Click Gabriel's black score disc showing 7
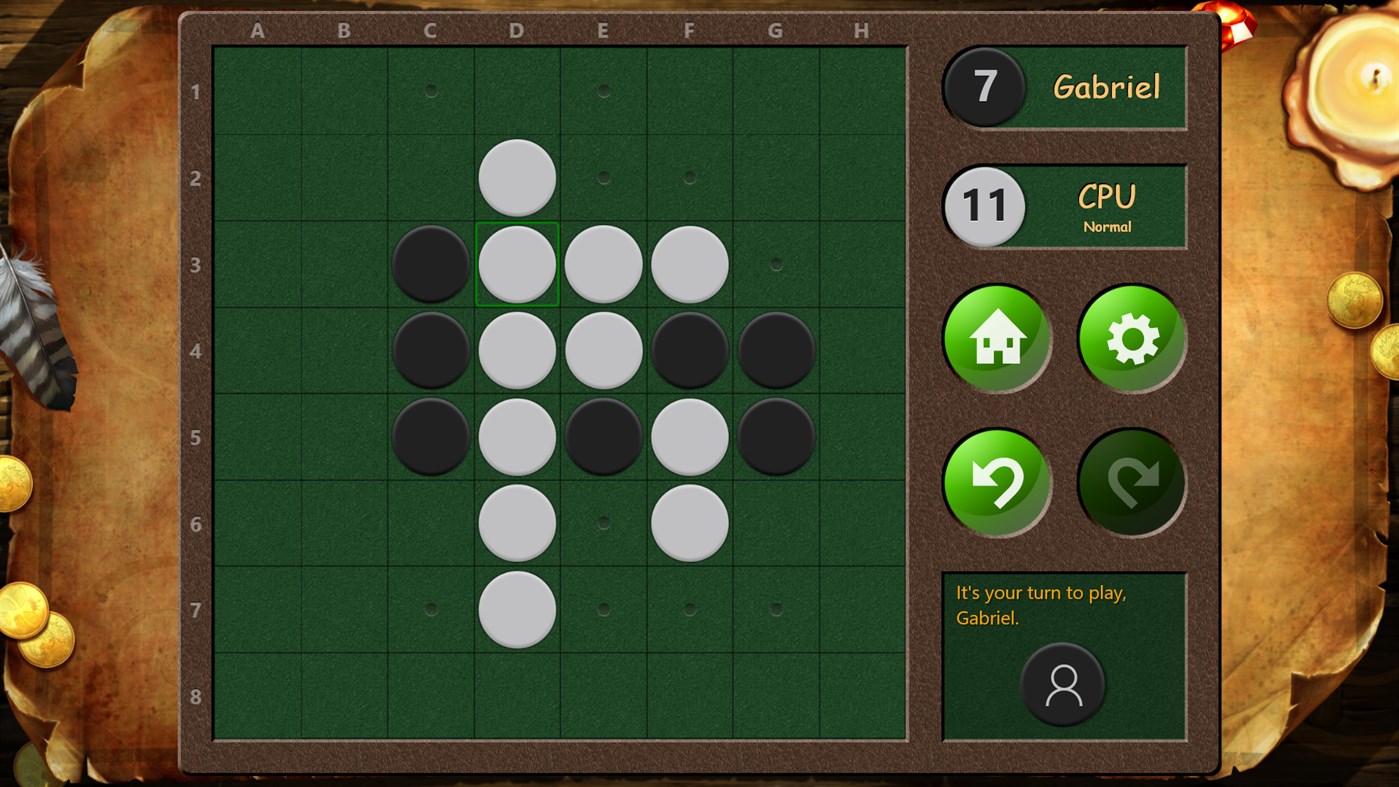1399x787 pixels. (984, 87)
